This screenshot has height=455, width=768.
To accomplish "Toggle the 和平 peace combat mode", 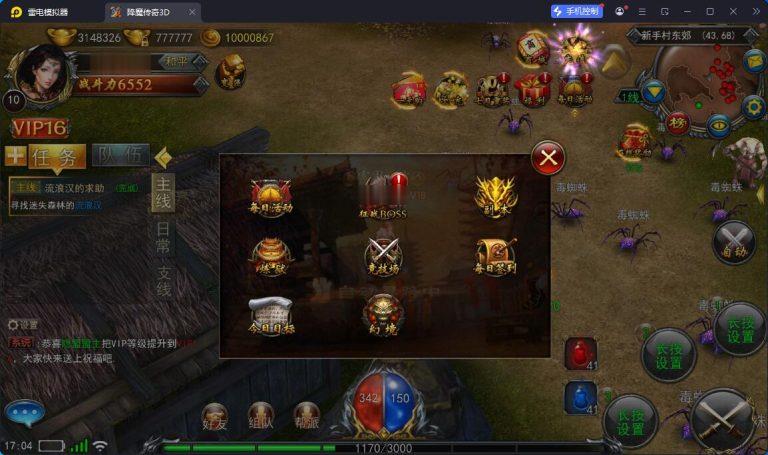I will 181,62.
